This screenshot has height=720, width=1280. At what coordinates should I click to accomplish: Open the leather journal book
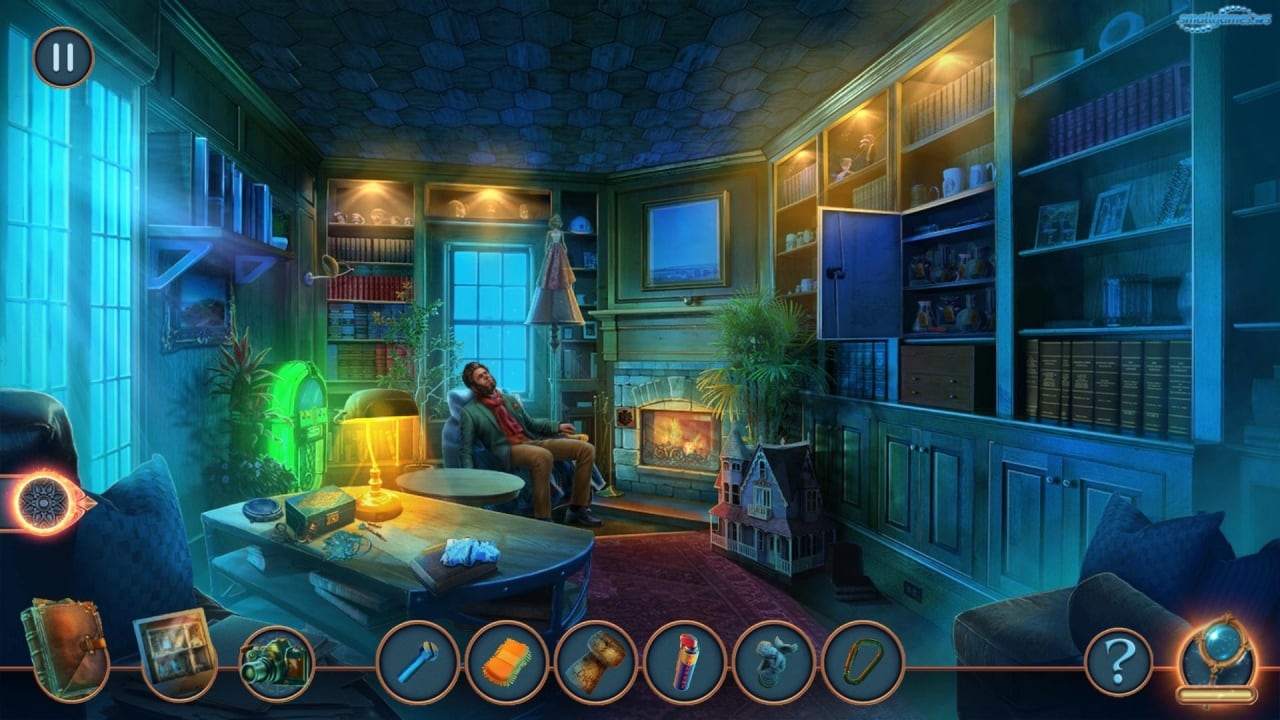(64, 646)
